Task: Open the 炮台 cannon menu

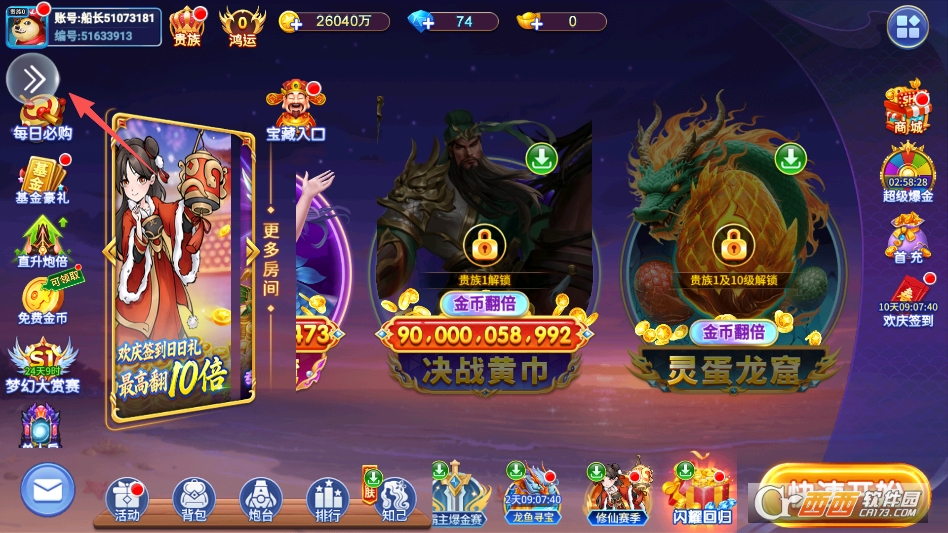Action: (x=260, y=499)
